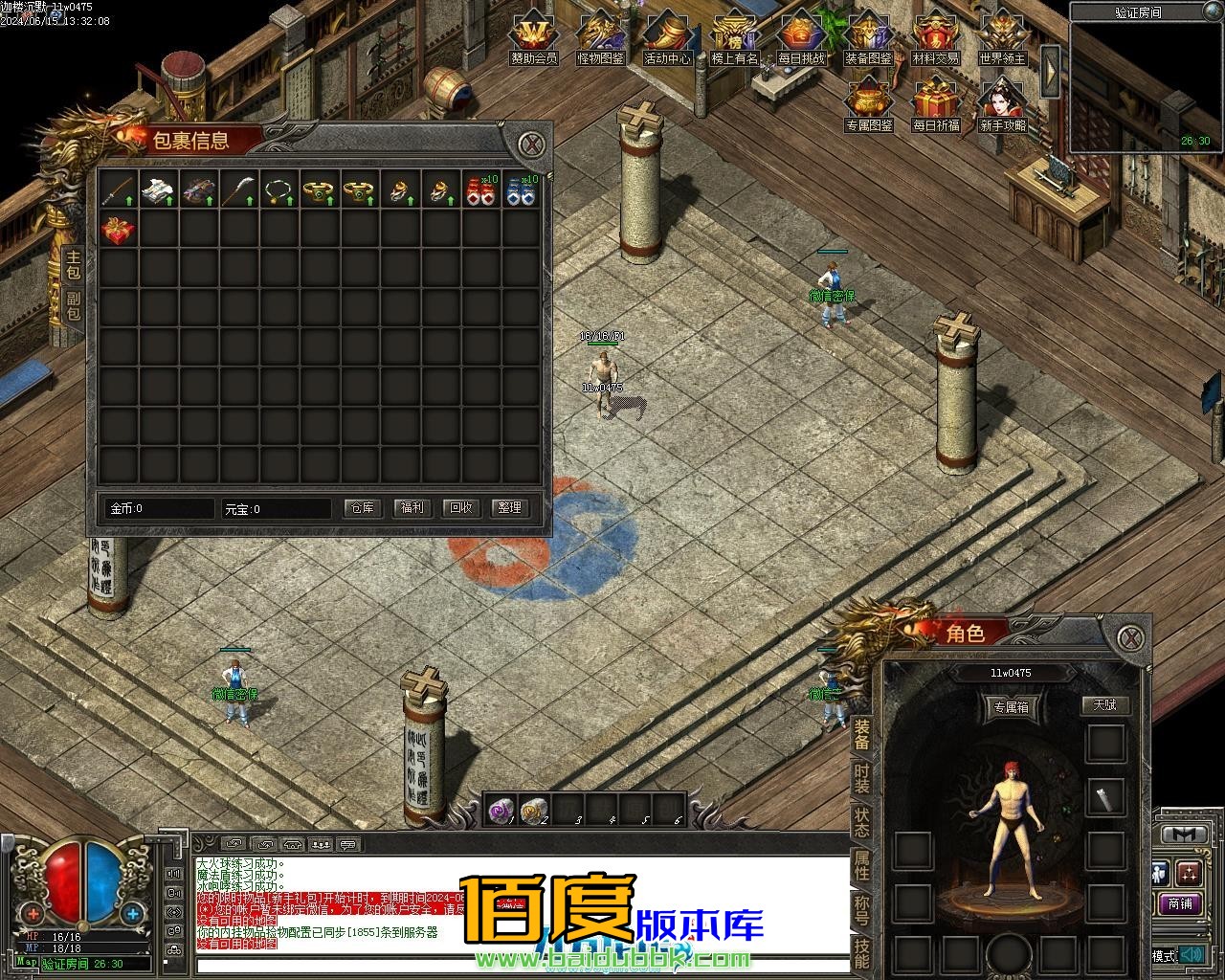Open the 每日祈福 daily blessing gift icon
Viewport: 1225px width, 980px height.
point(935,105)
